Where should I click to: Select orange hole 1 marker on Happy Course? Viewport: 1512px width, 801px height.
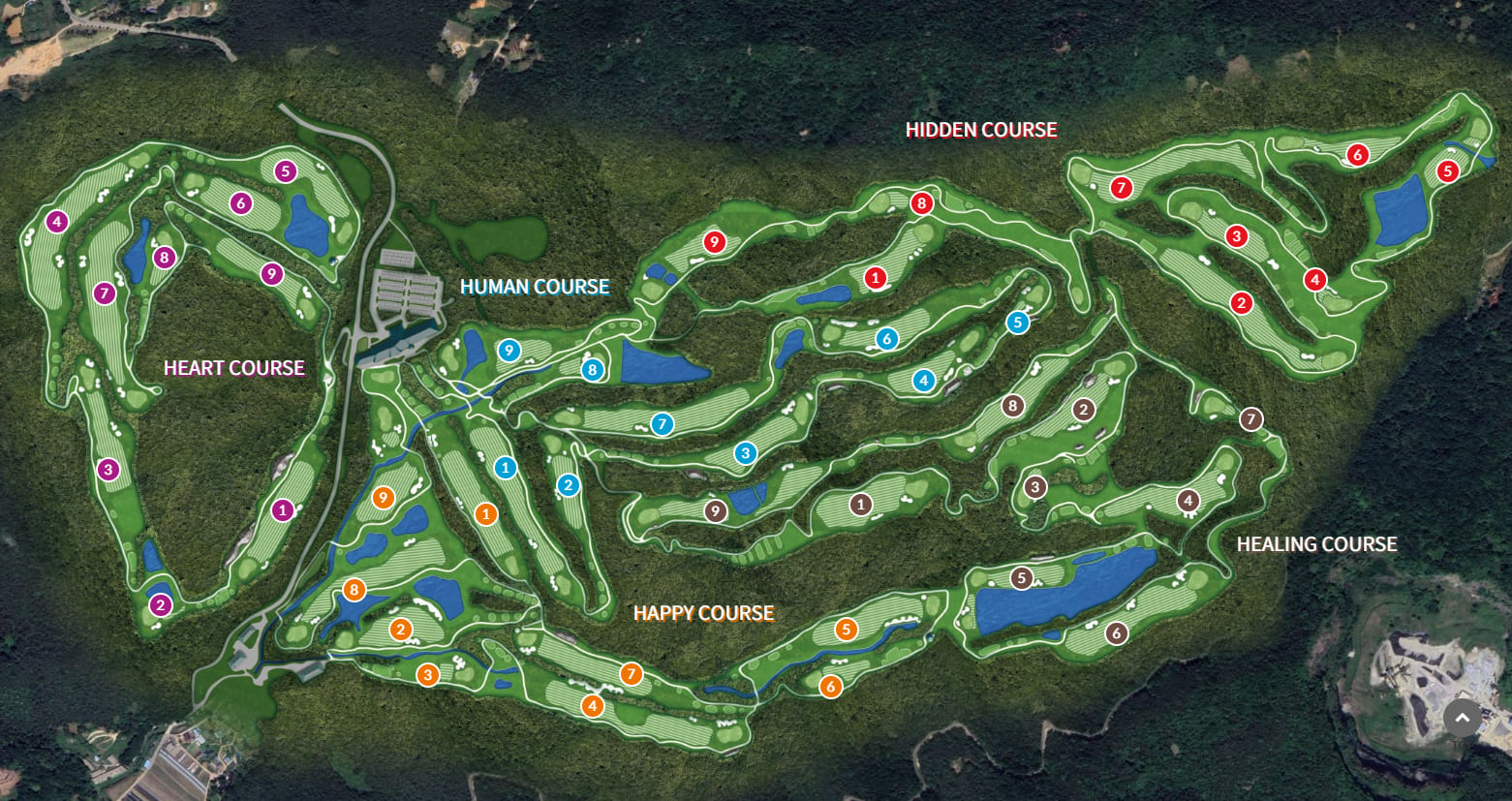tap(486, 514)
